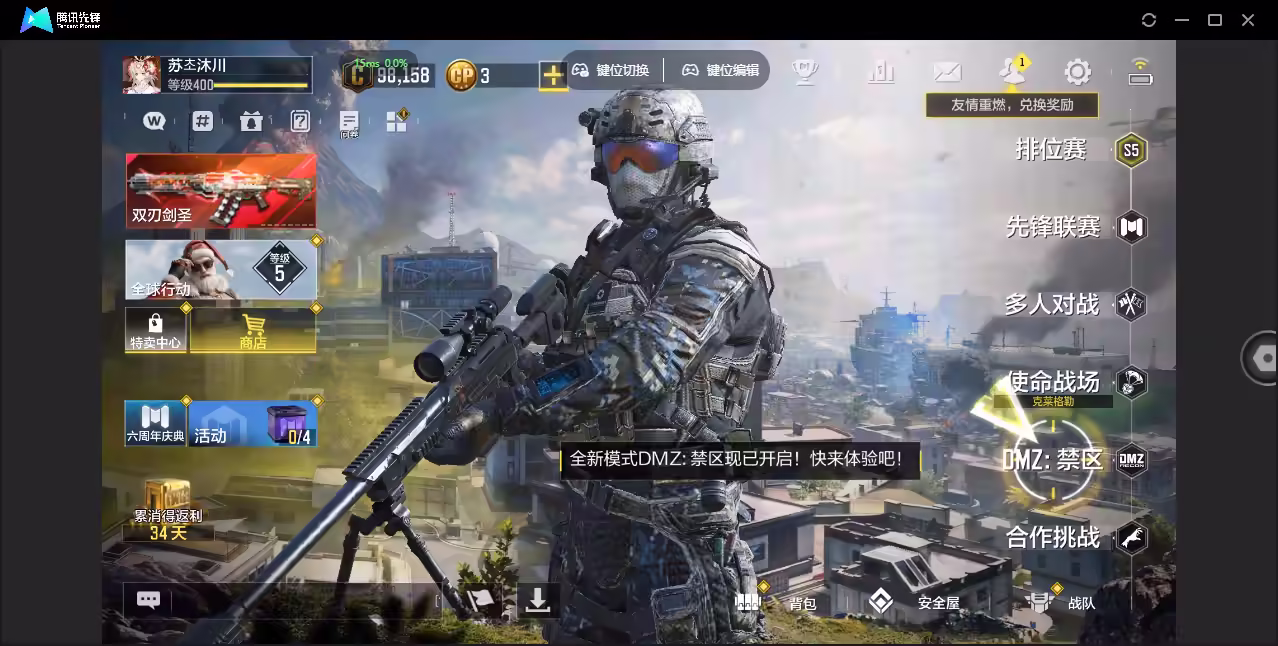1278x646 pixels.
Task: Open the 排位赛 ranked mode
Action: [1051, 150]
